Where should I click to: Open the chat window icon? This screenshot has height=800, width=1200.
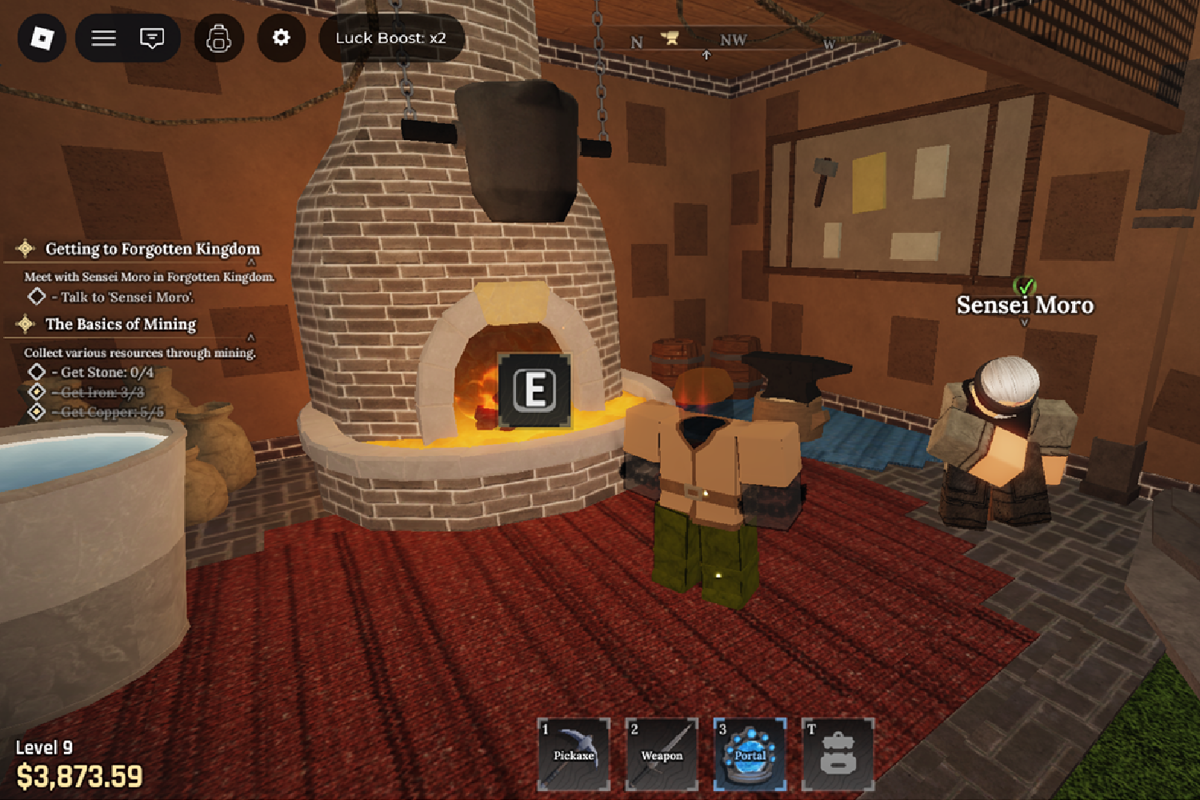point(152,39)
